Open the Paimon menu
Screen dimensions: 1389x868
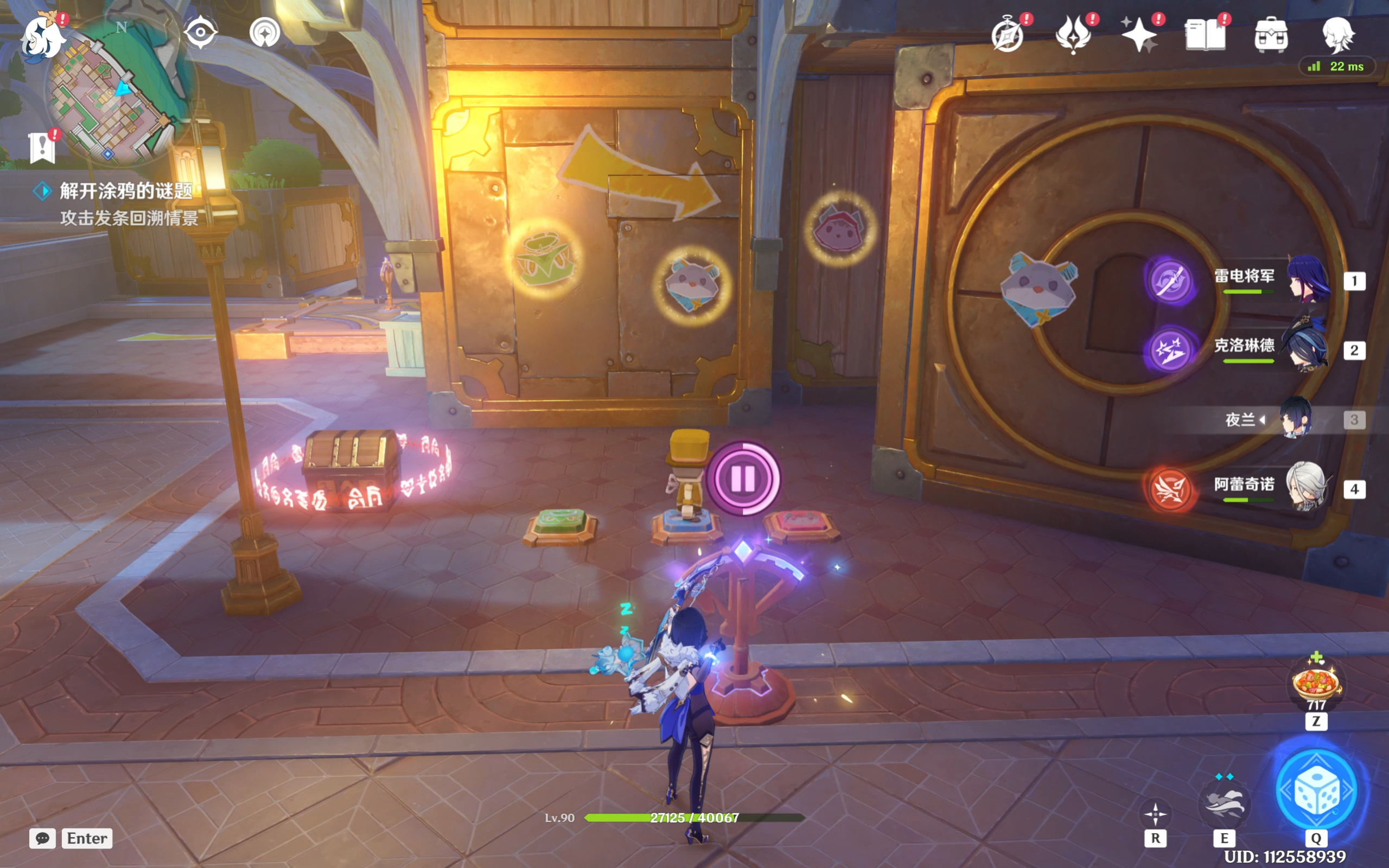(42, 36)
